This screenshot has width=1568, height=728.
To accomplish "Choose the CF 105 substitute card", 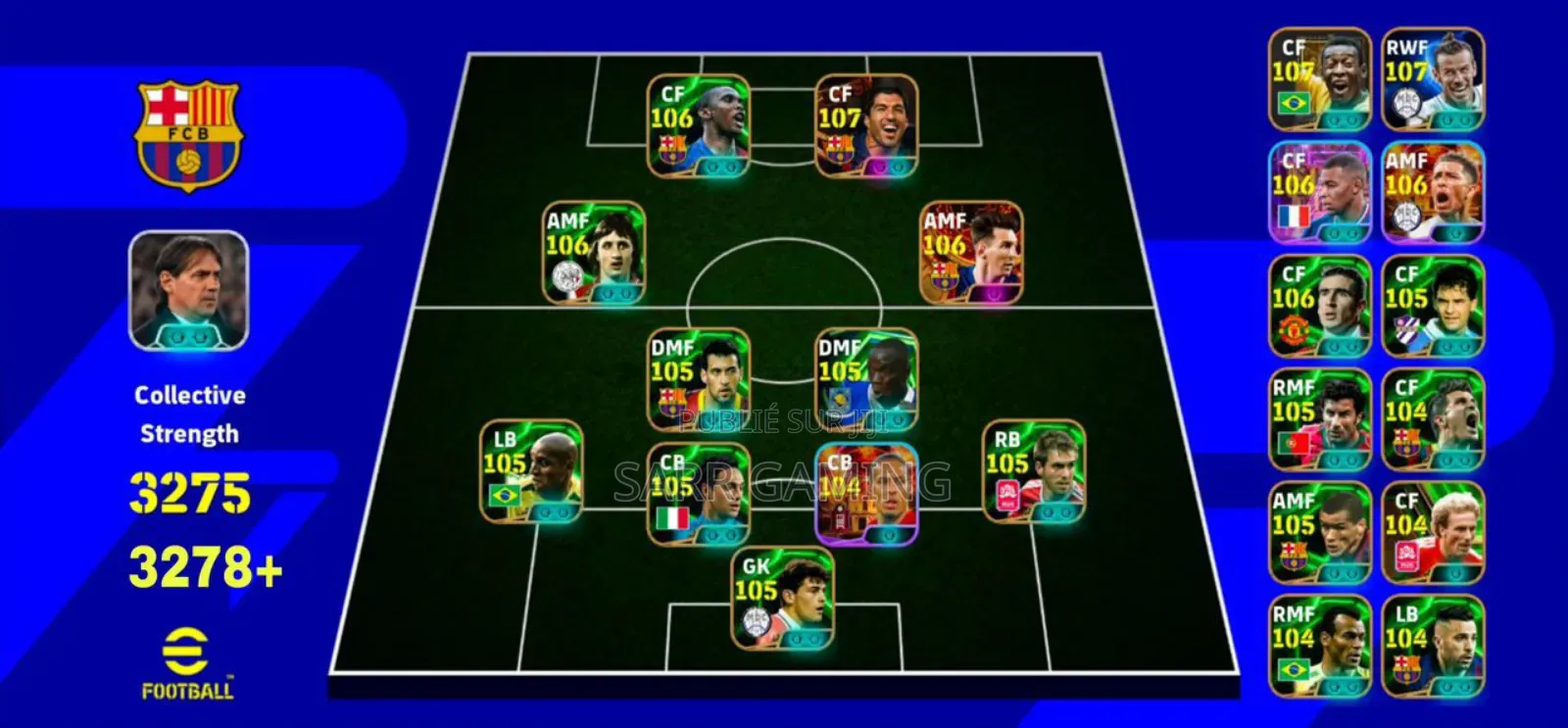I will pos(1433,306).
